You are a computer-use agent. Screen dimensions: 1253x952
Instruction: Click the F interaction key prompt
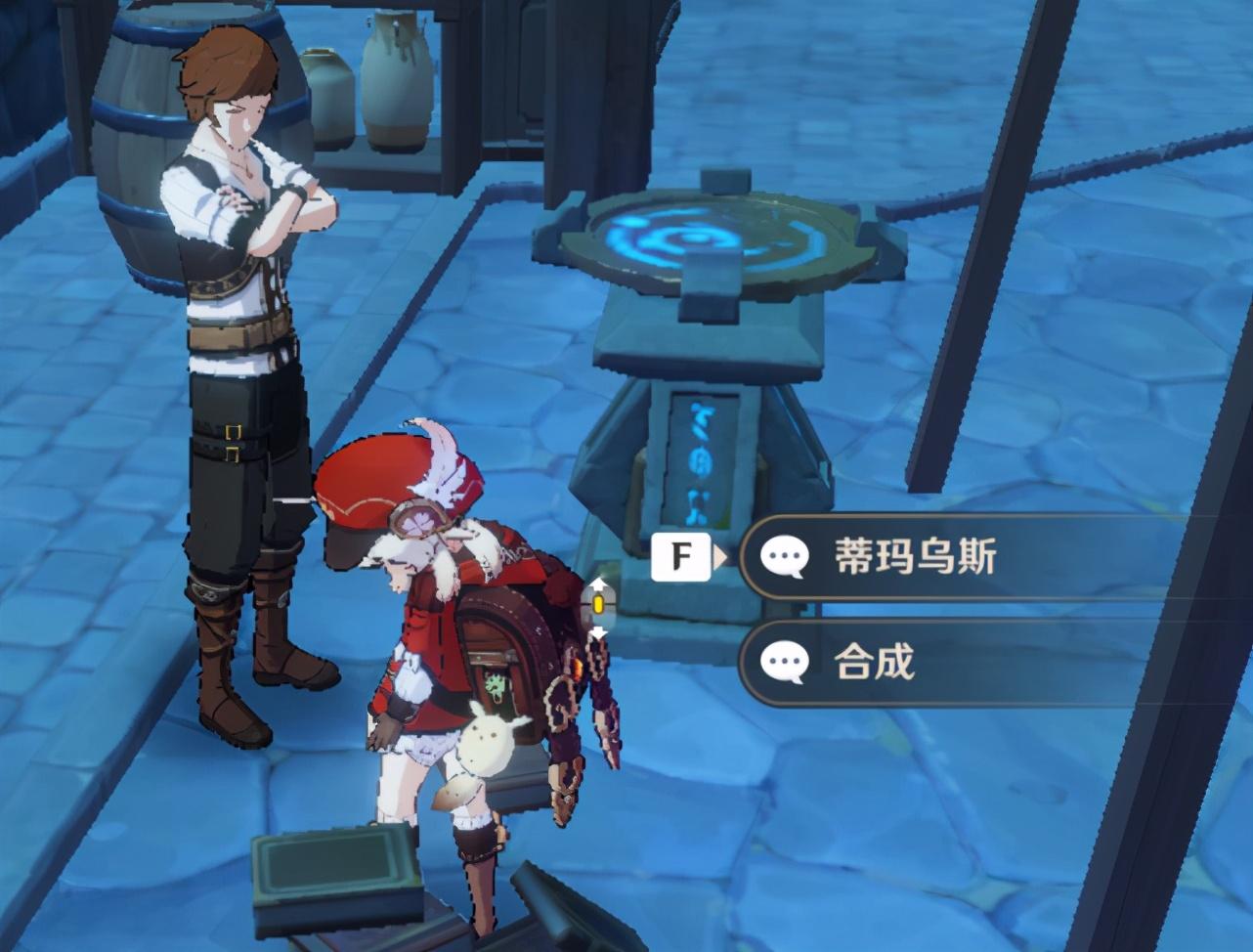pos(682,553)
